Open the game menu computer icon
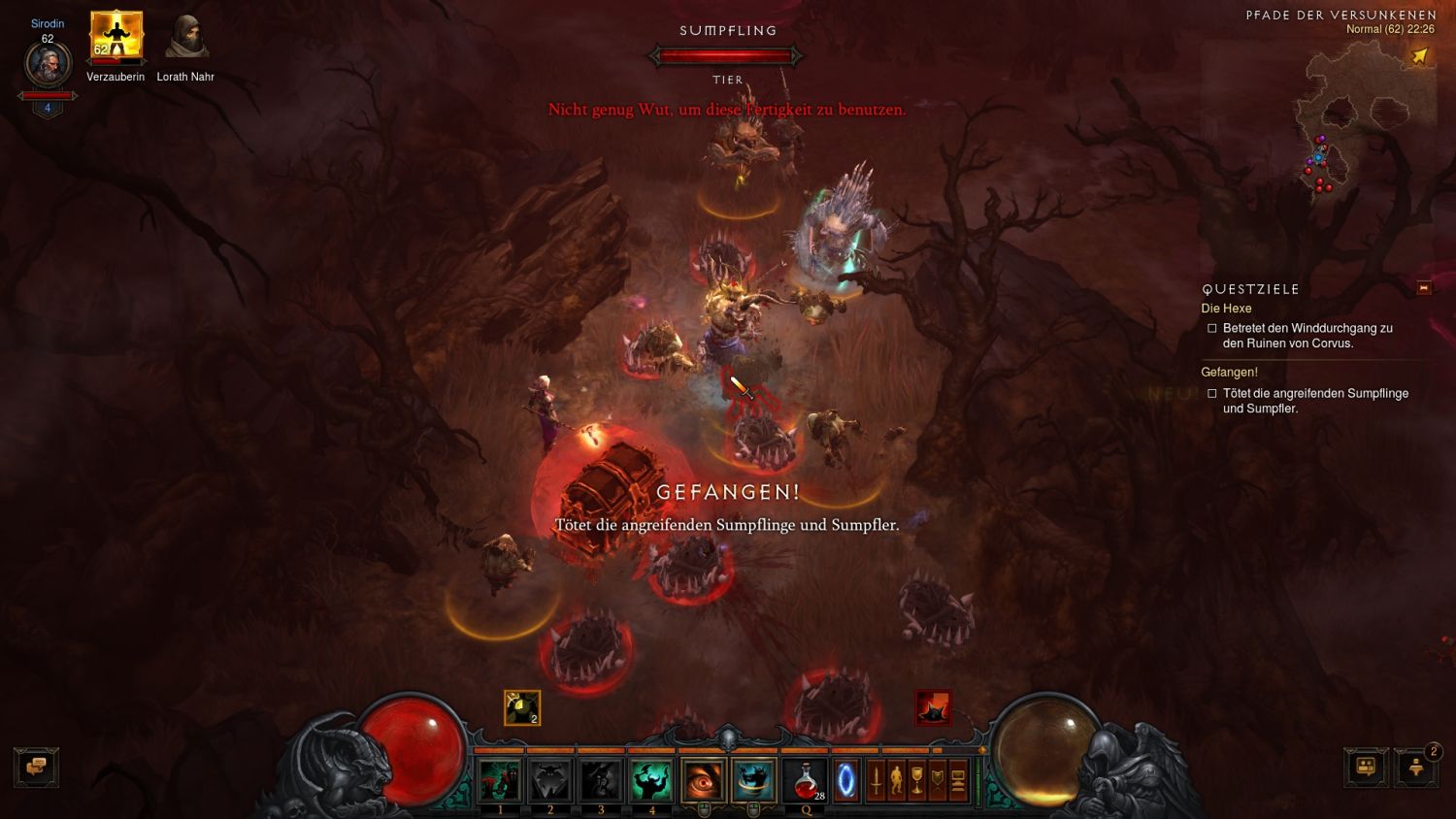This screenshot has height=819, width=1456. [x=958, y=780]
